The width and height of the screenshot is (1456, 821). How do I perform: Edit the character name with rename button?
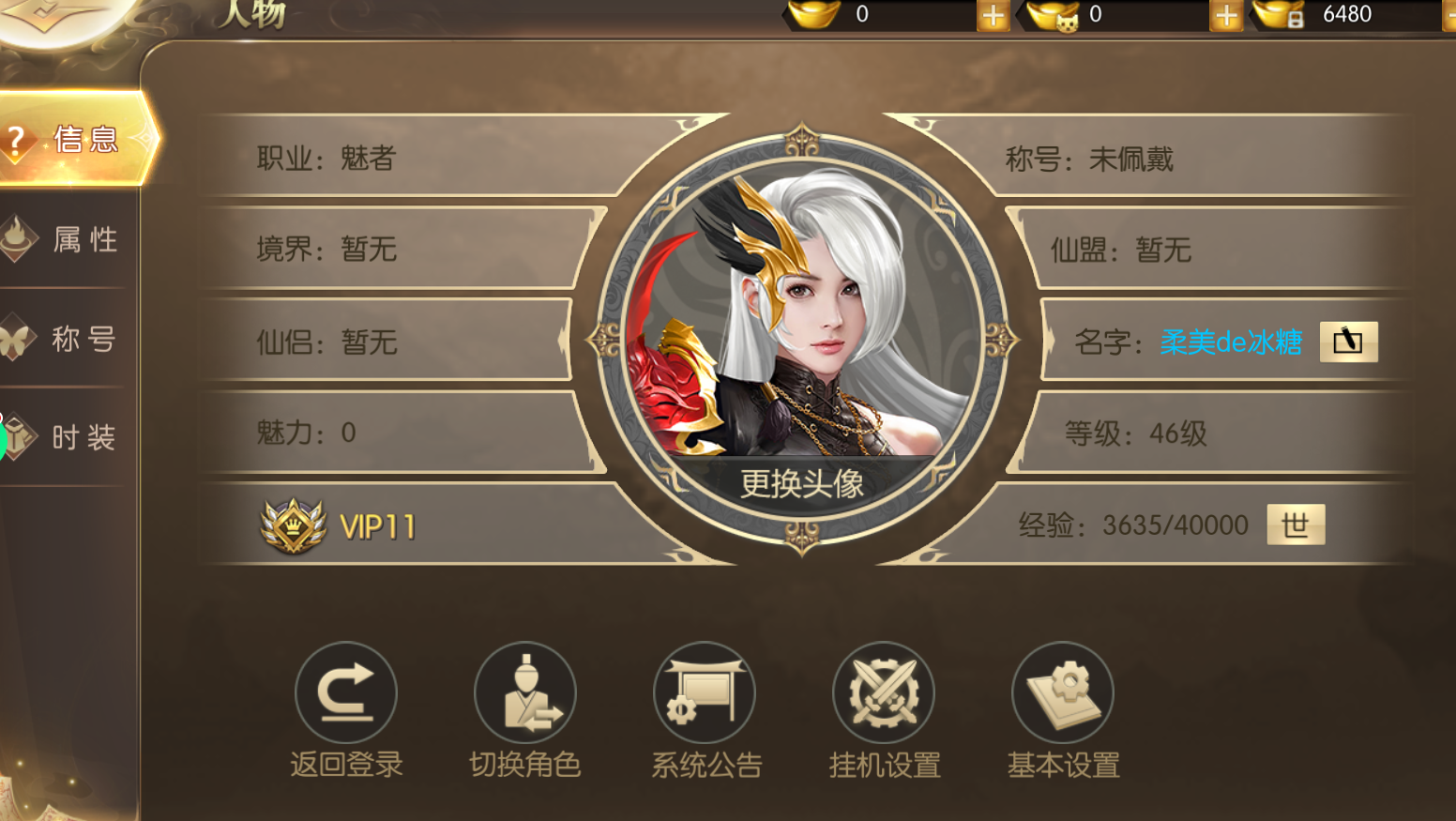click(1348, 342)
